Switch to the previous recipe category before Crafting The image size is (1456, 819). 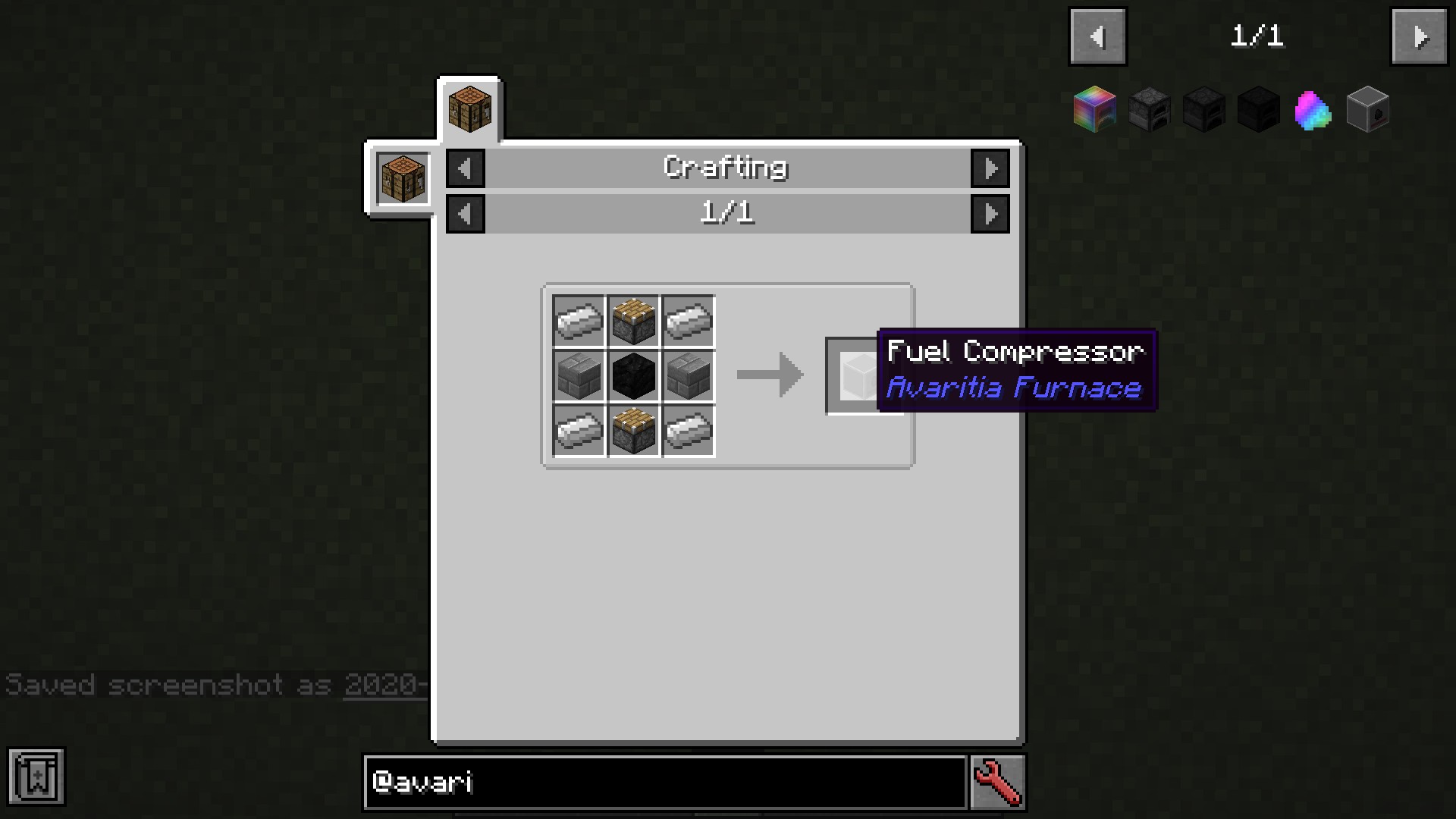point(466,168)
